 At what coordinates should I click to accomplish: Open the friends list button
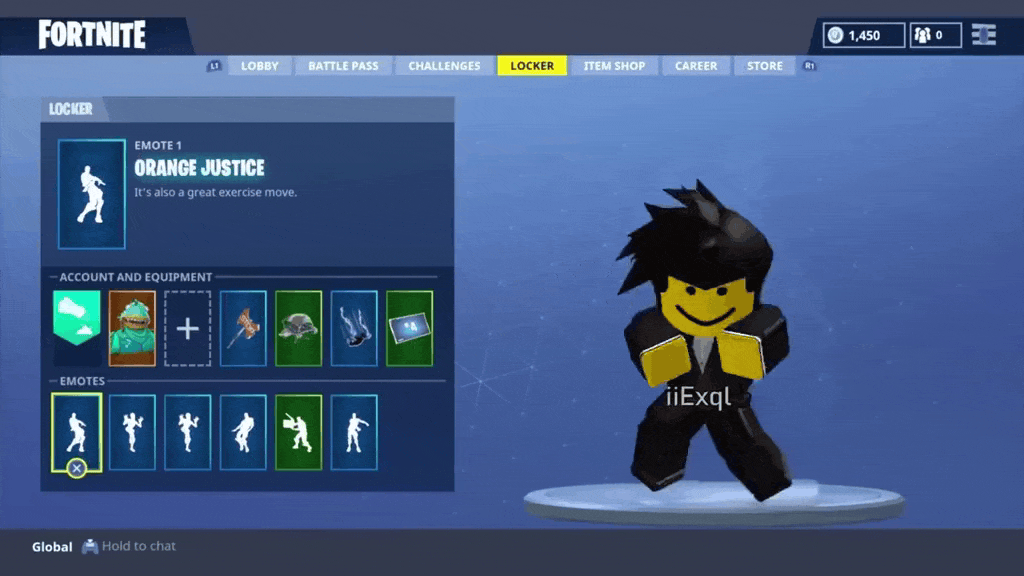pyautogui.click(x=934, y=35)
